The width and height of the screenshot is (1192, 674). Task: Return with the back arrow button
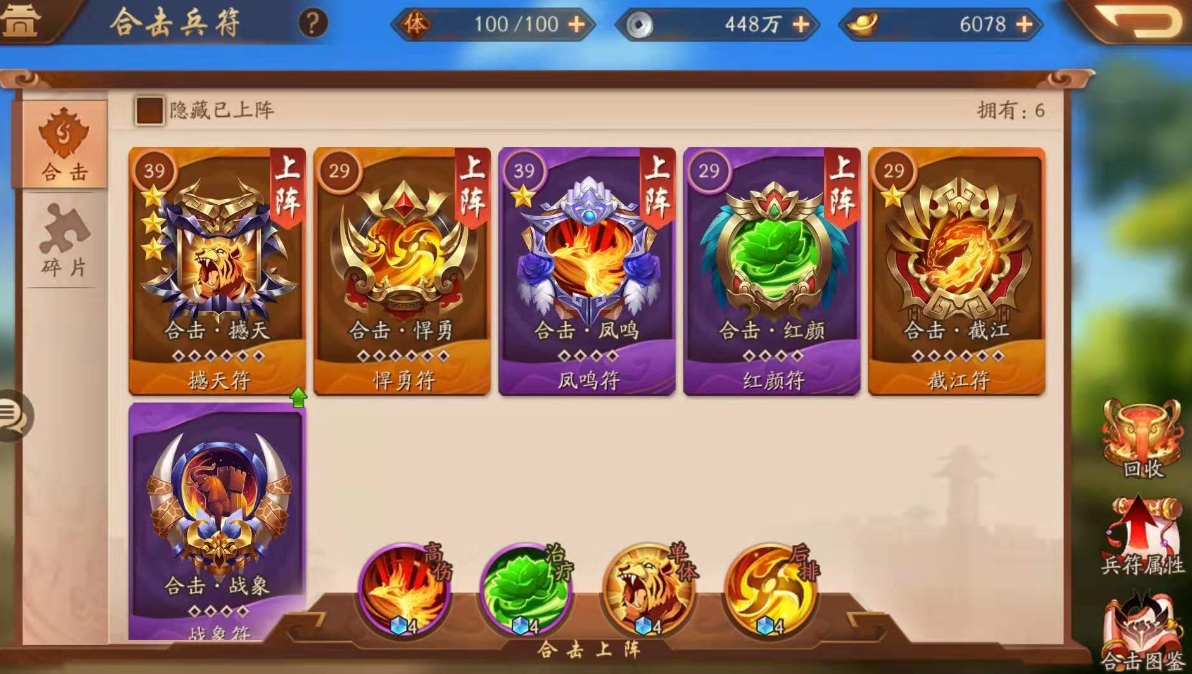coord(1140,20)
